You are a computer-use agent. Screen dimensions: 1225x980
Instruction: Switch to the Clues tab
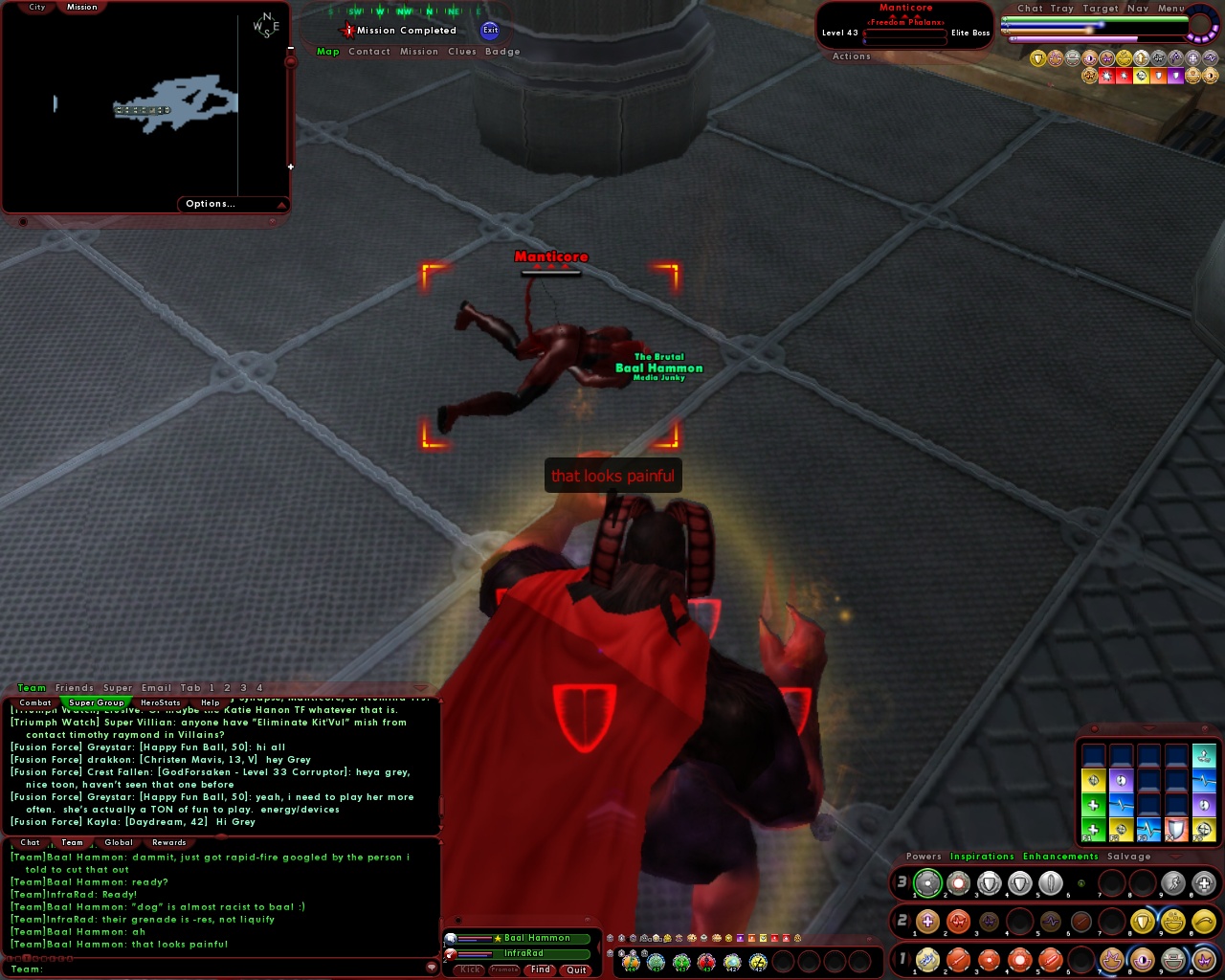pos(461,52)
